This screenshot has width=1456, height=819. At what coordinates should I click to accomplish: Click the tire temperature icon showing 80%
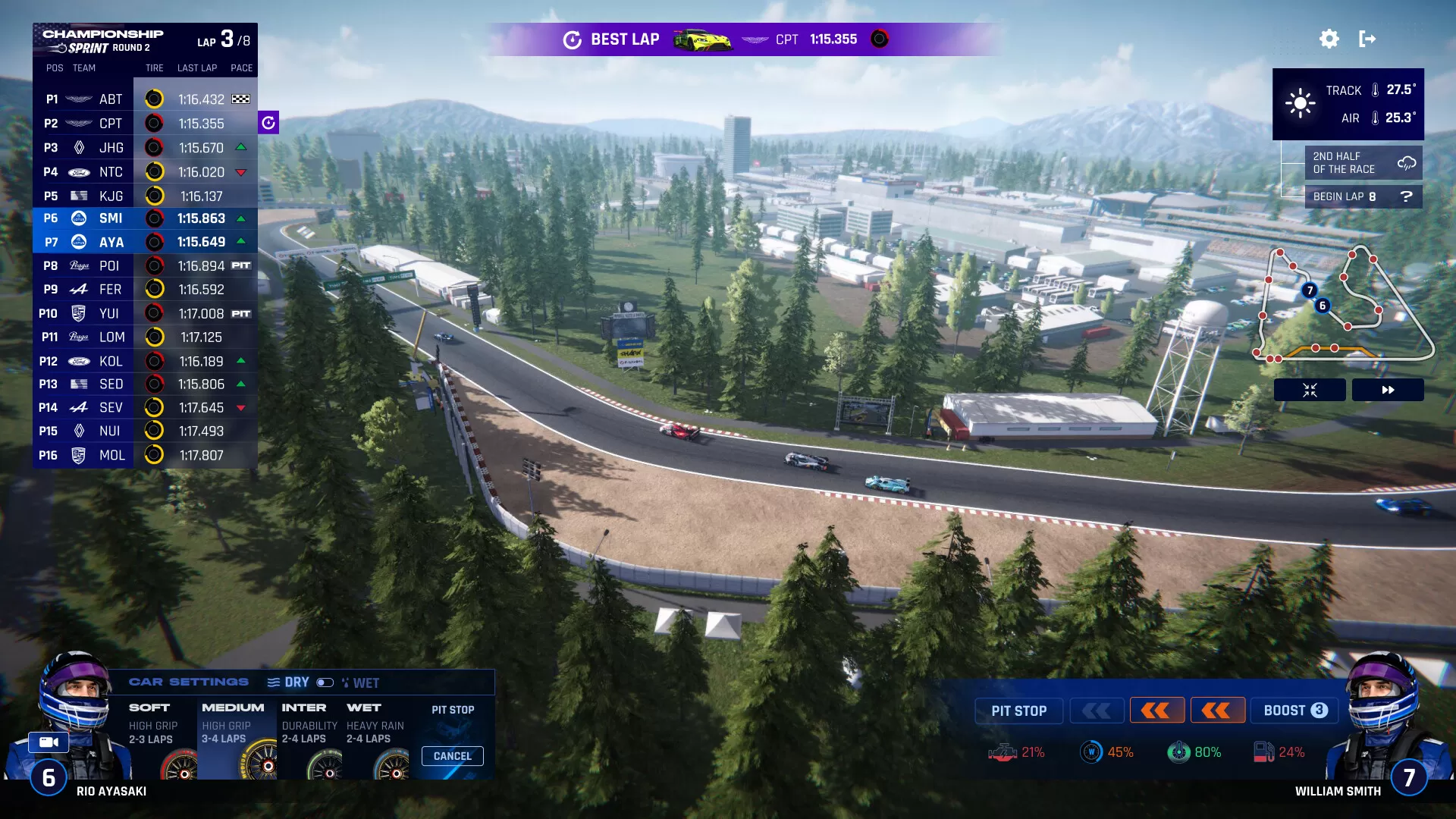(1178, 752)
